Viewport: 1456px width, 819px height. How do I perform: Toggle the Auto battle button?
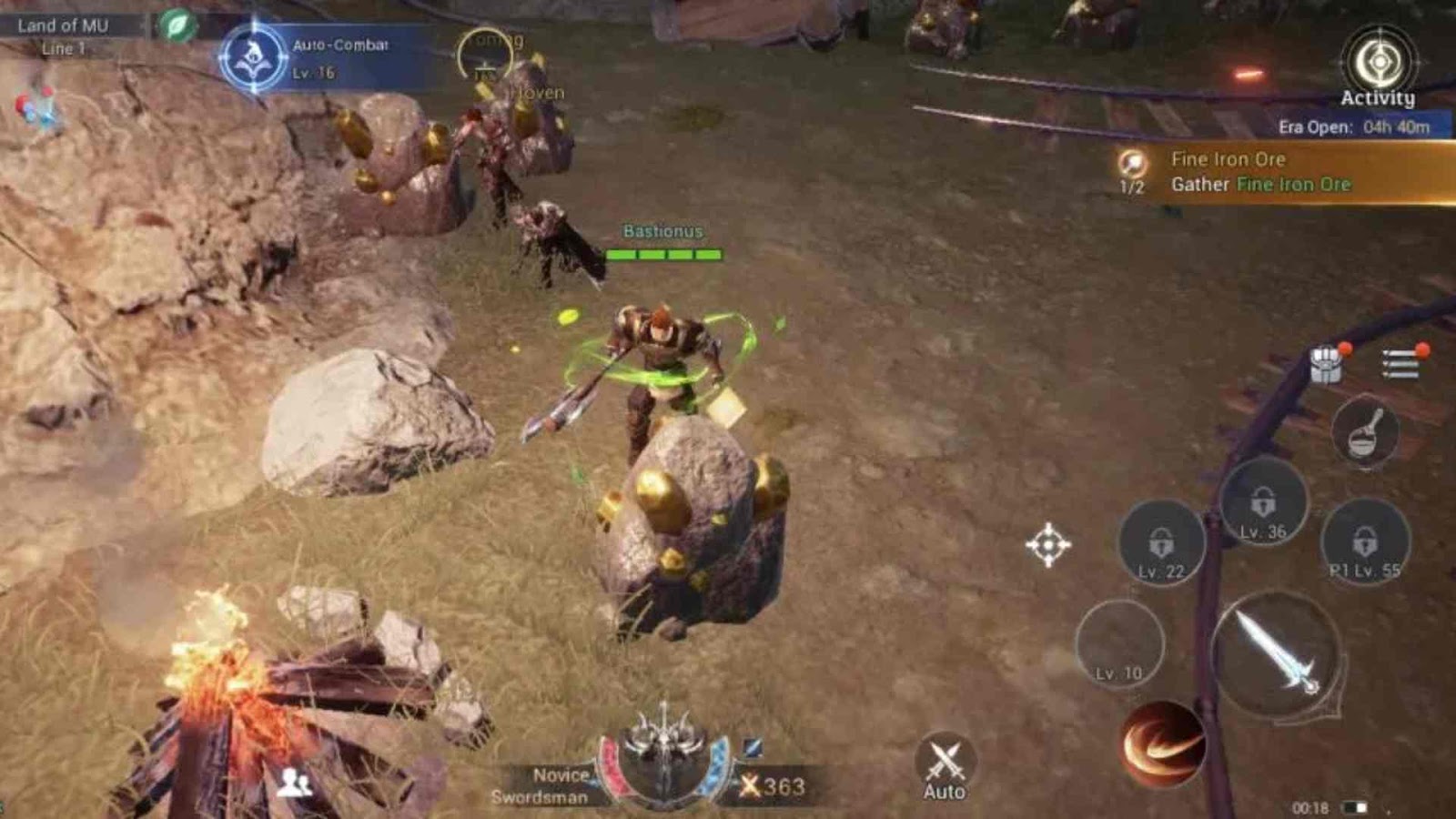point(945,767)
